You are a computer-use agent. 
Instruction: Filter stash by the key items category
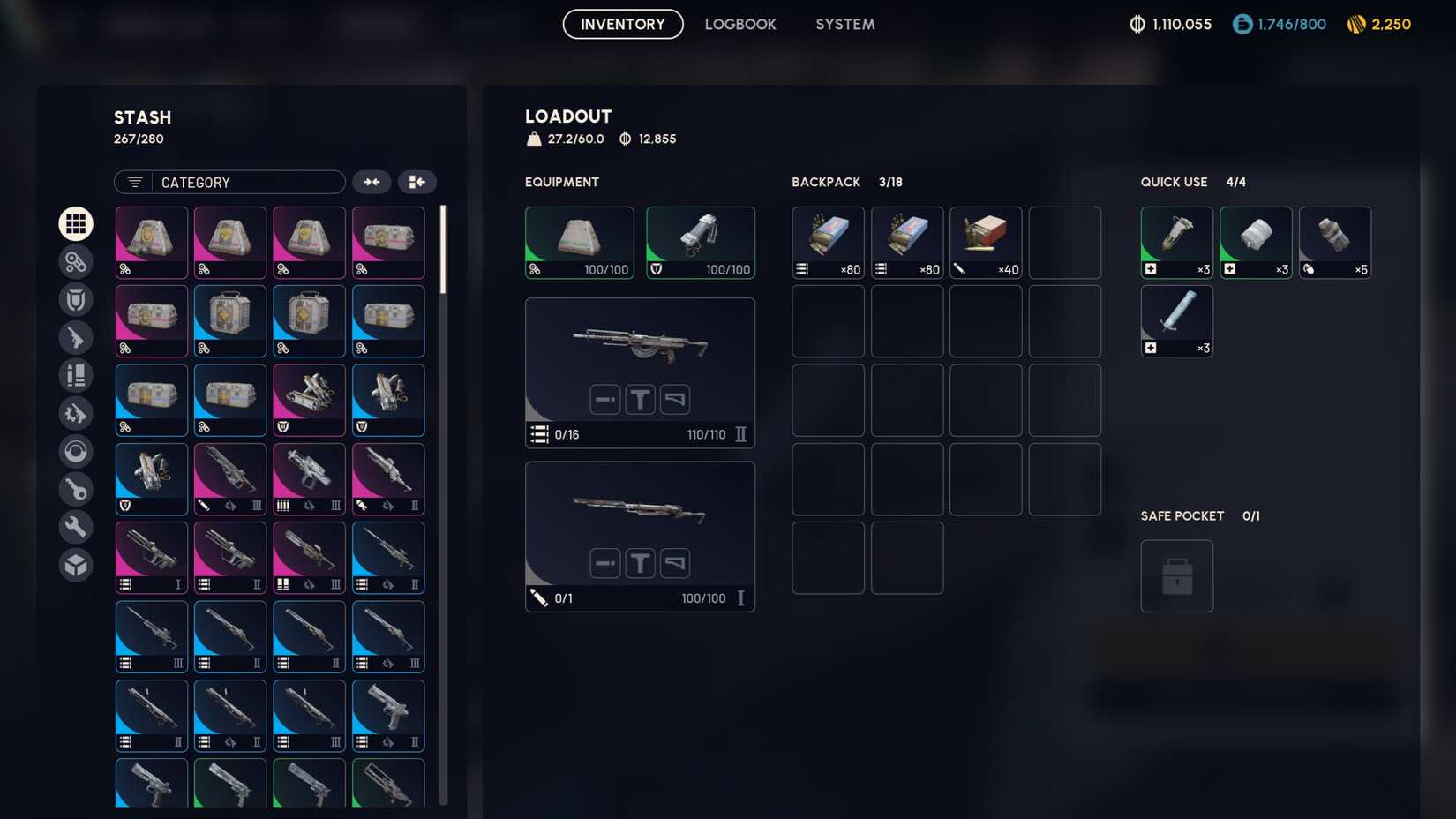[76, 488]
